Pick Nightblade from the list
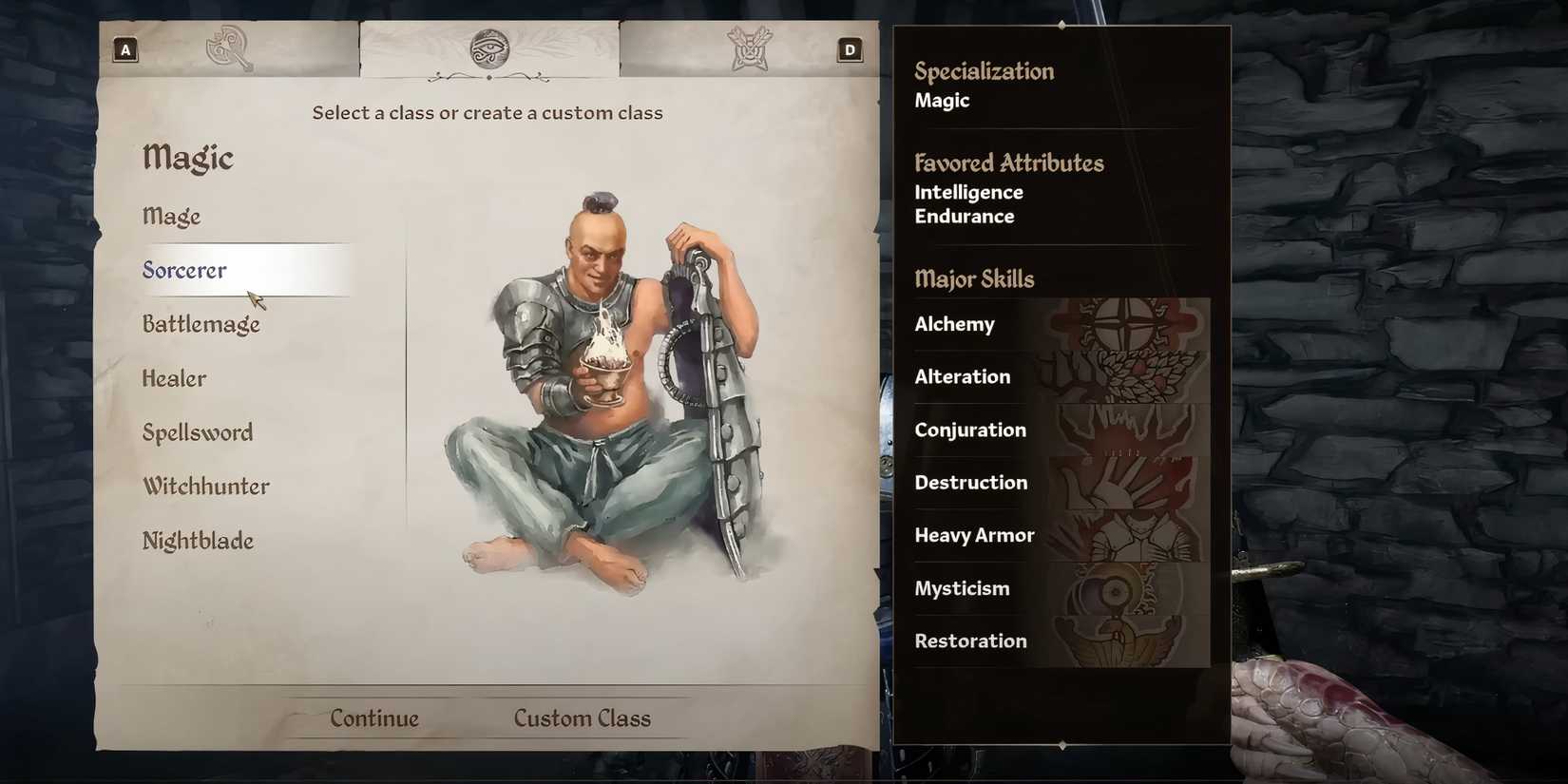Screen dimensions: 1568x784 pyautogui.click(x=199, y=542)
